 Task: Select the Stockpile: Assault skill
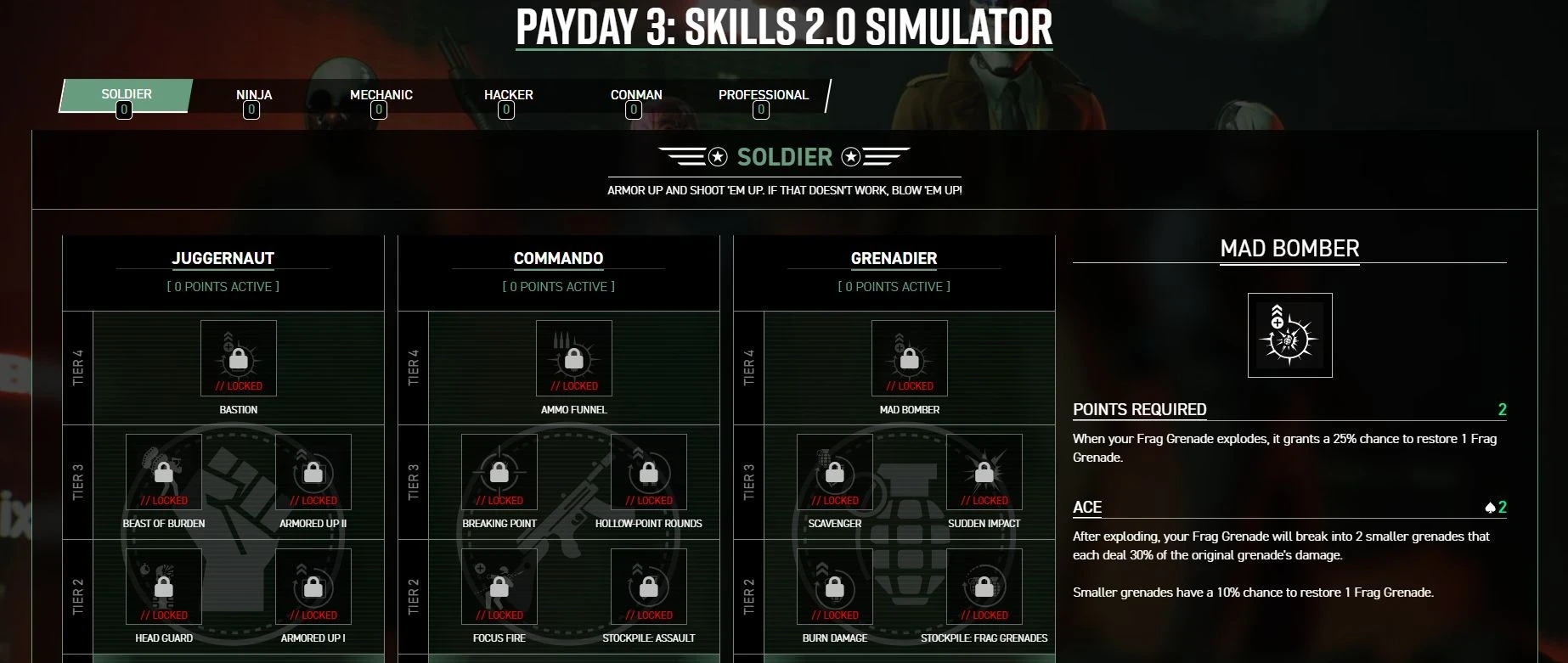coord(649,587)
